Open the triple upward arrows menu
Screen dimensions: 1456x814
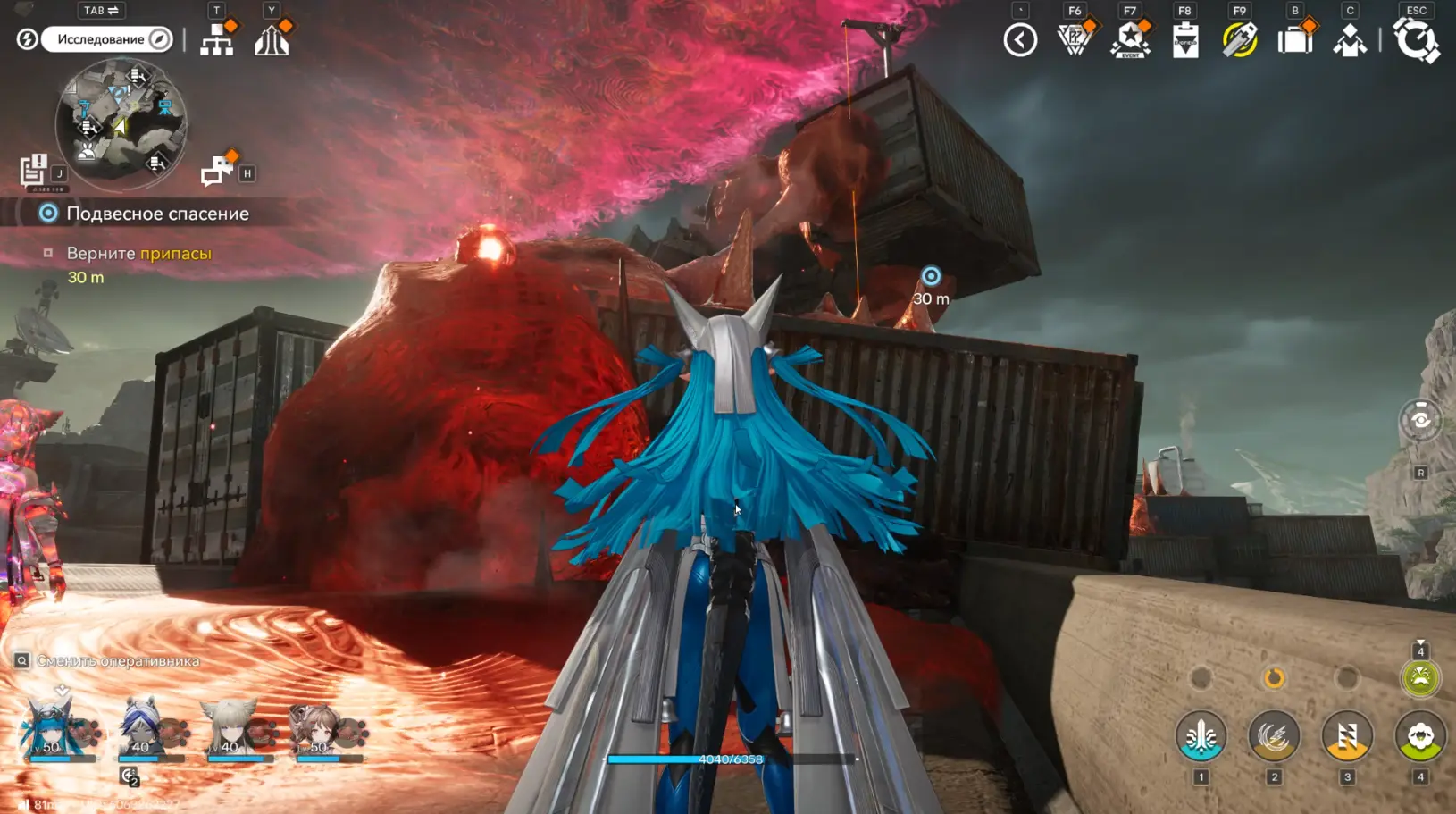tap(272, 40)
